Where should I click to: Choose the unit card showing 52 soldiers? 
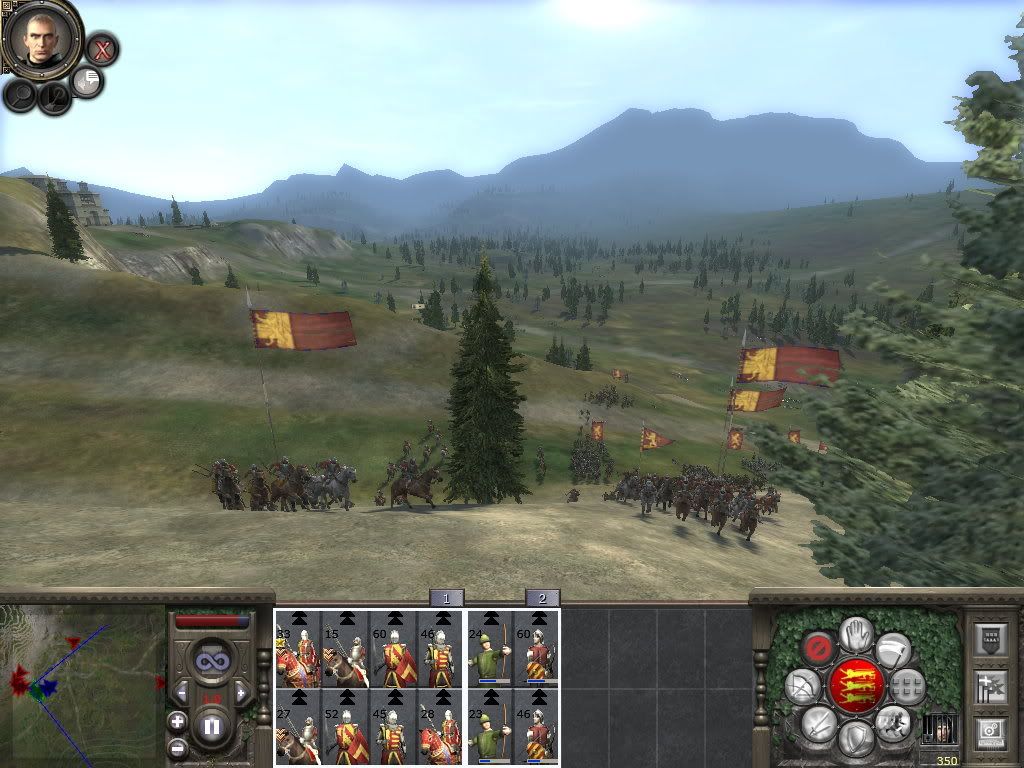click(x=346, y=727)
